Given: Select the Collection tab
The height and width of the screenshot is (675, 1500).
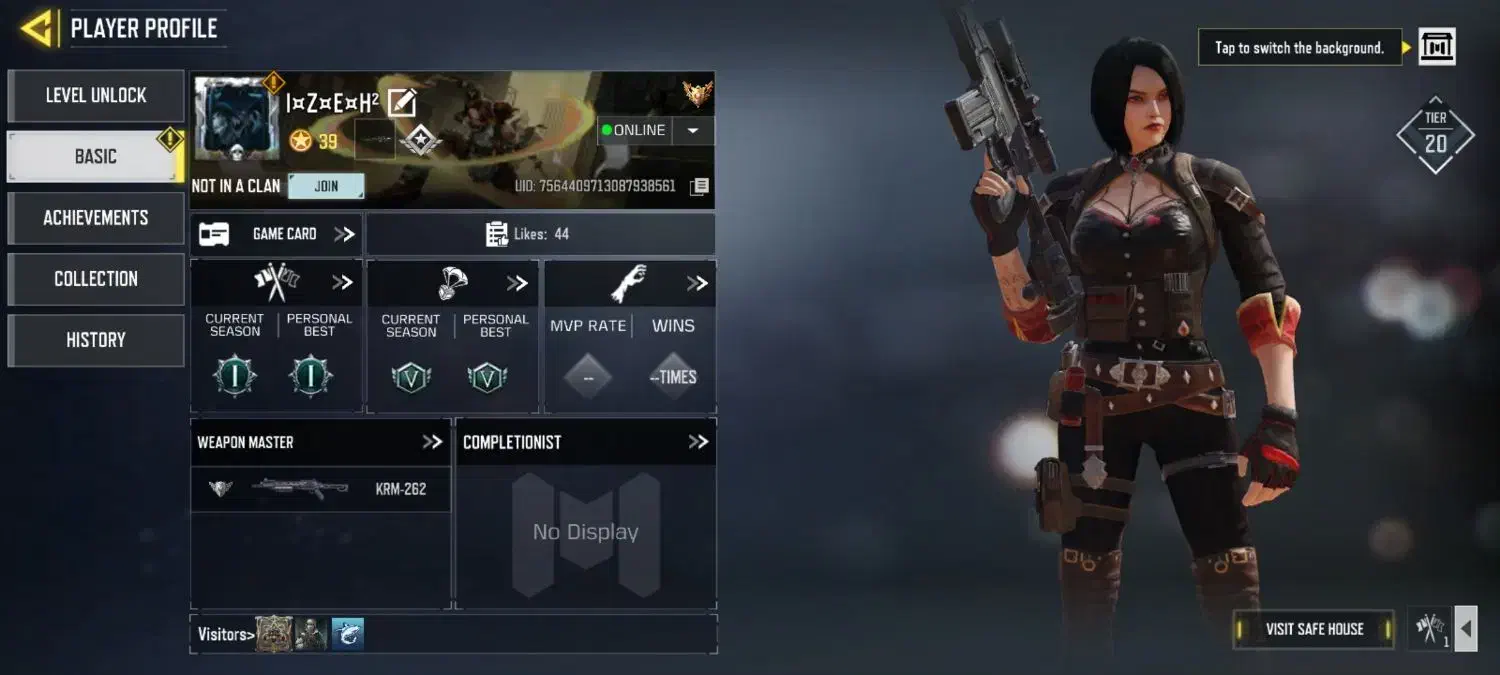Looking at the screenshot, I should tap(96, 279).
